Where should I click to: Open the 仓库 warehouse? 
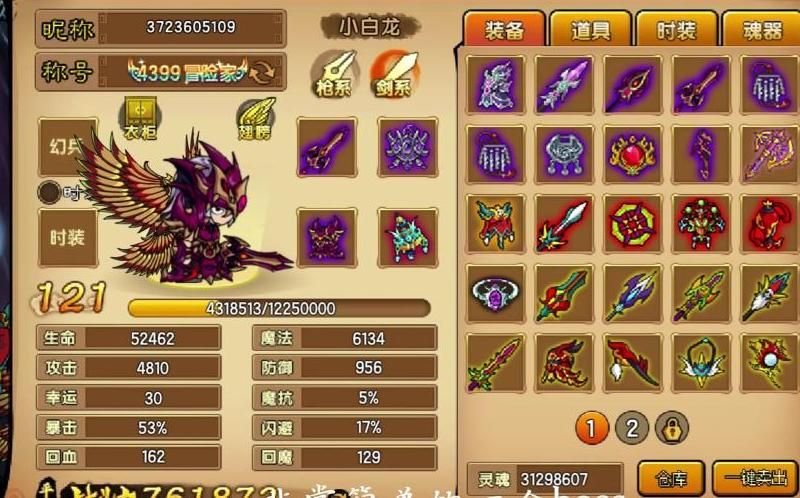click(x=668, y=477)
